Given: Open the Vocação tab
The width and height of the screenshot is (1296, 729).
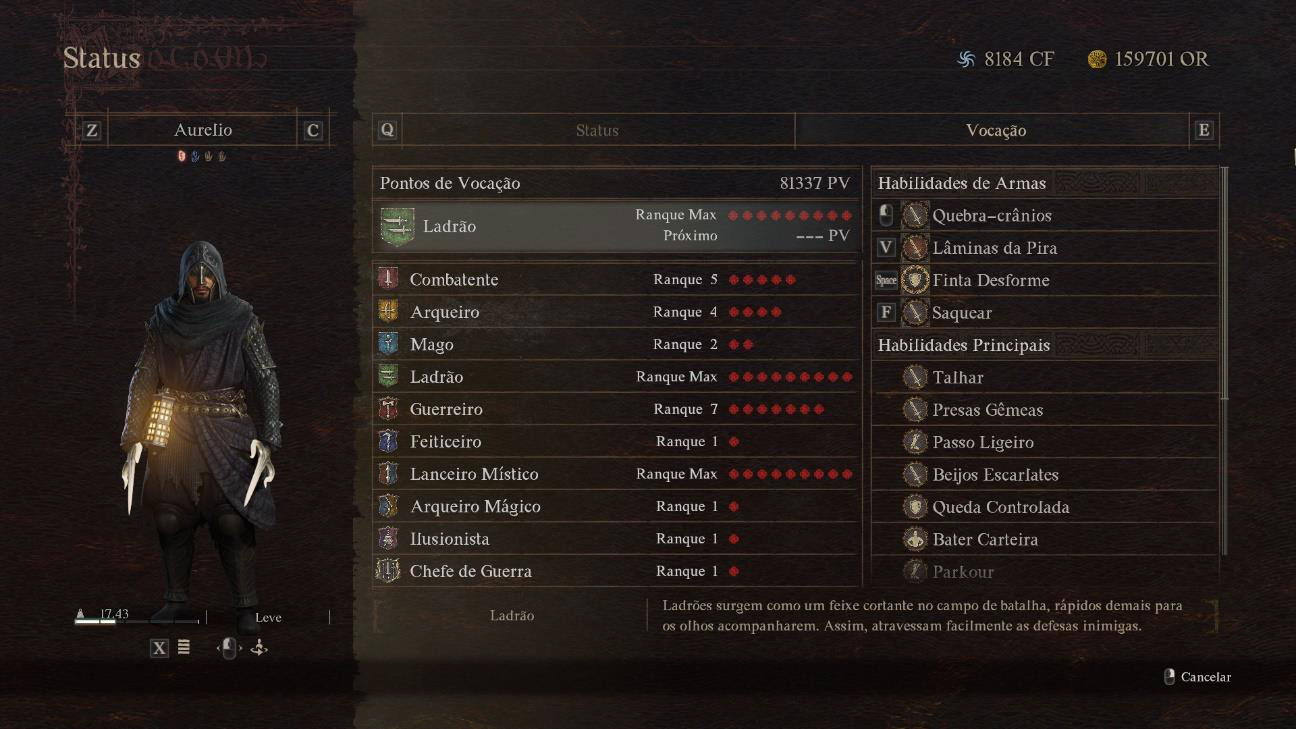Looking at the screenshot, I should (x=995, y=131).
